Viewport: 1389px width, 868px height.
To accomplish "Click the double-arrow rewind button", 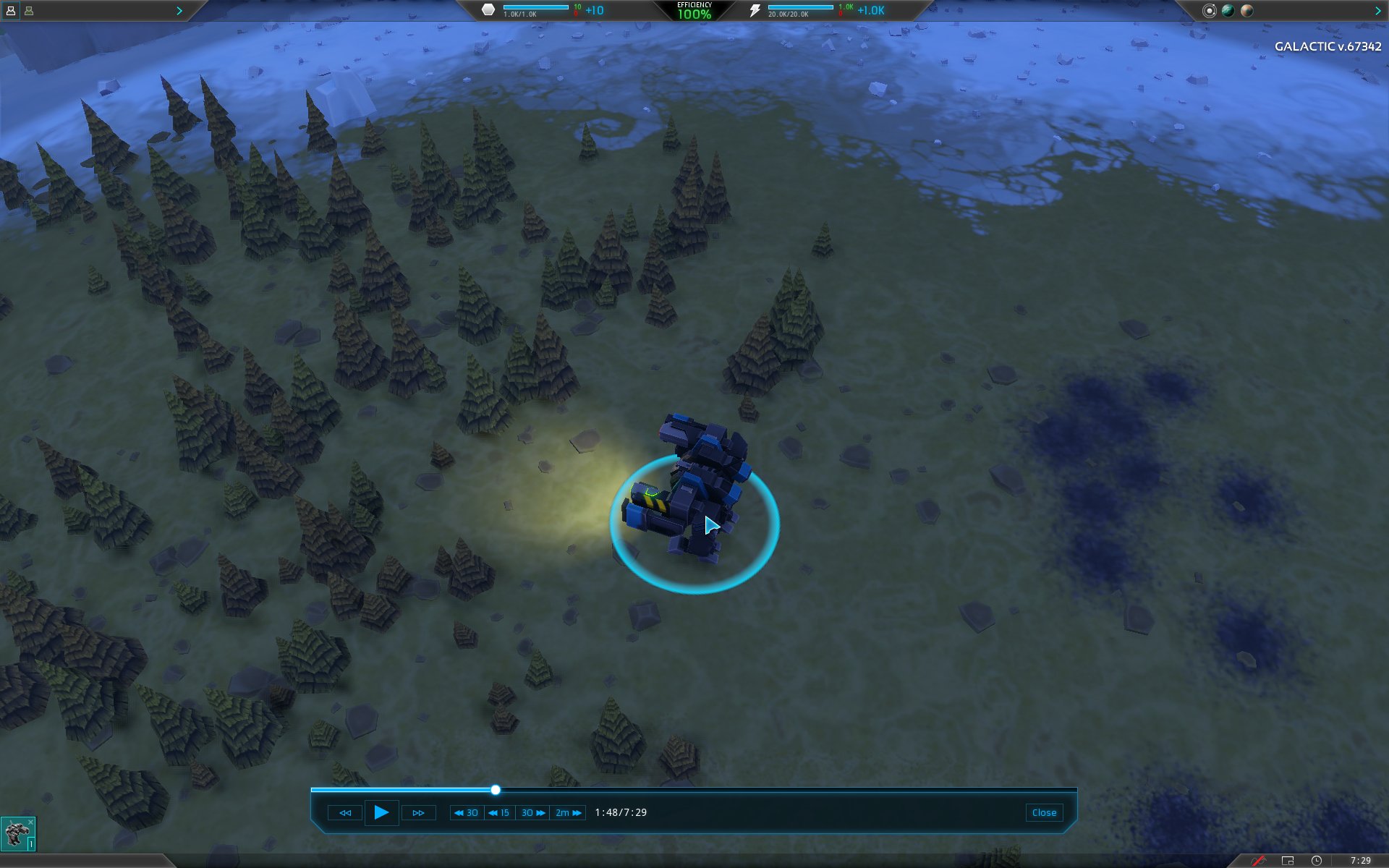I will tap(345, 813).
